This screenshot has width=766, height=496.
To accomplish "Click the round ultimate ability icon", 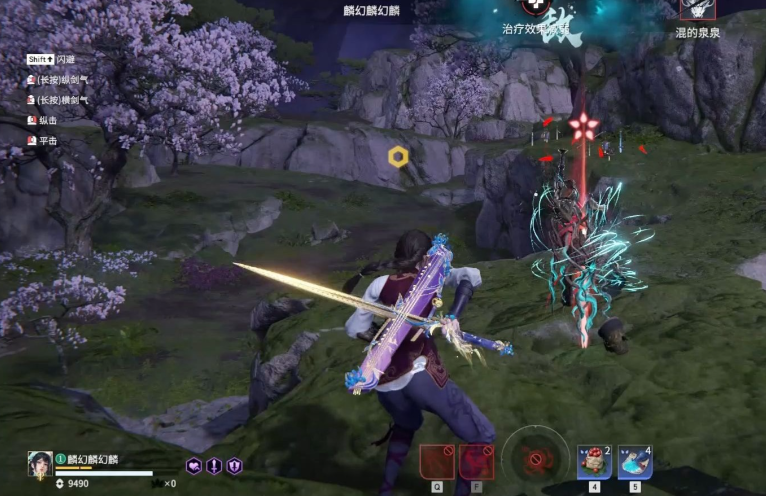I will pyautogui.click(x=535, y=460).
